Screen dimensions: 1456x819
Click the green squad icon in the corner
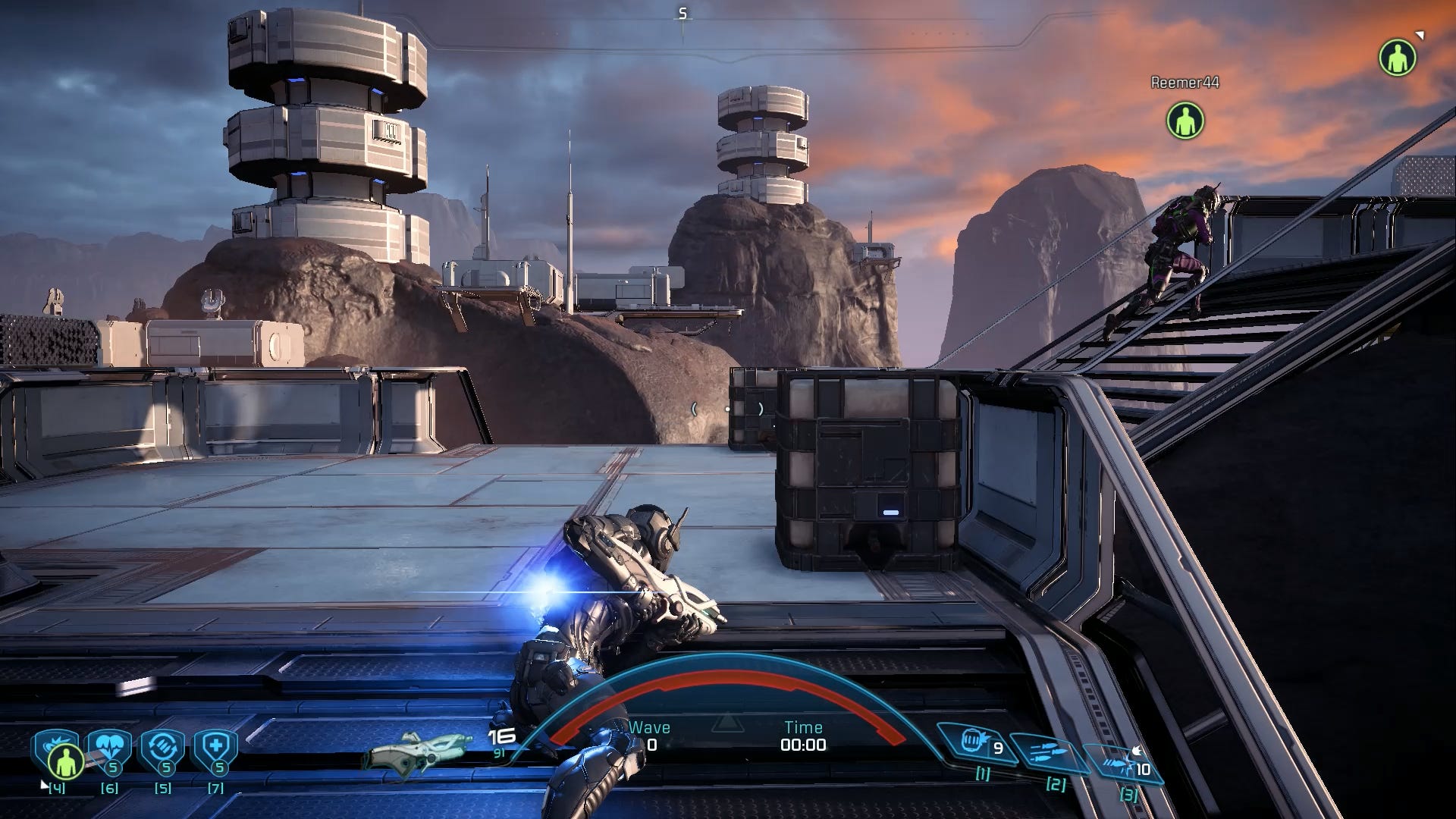(x=1397, y=58)
